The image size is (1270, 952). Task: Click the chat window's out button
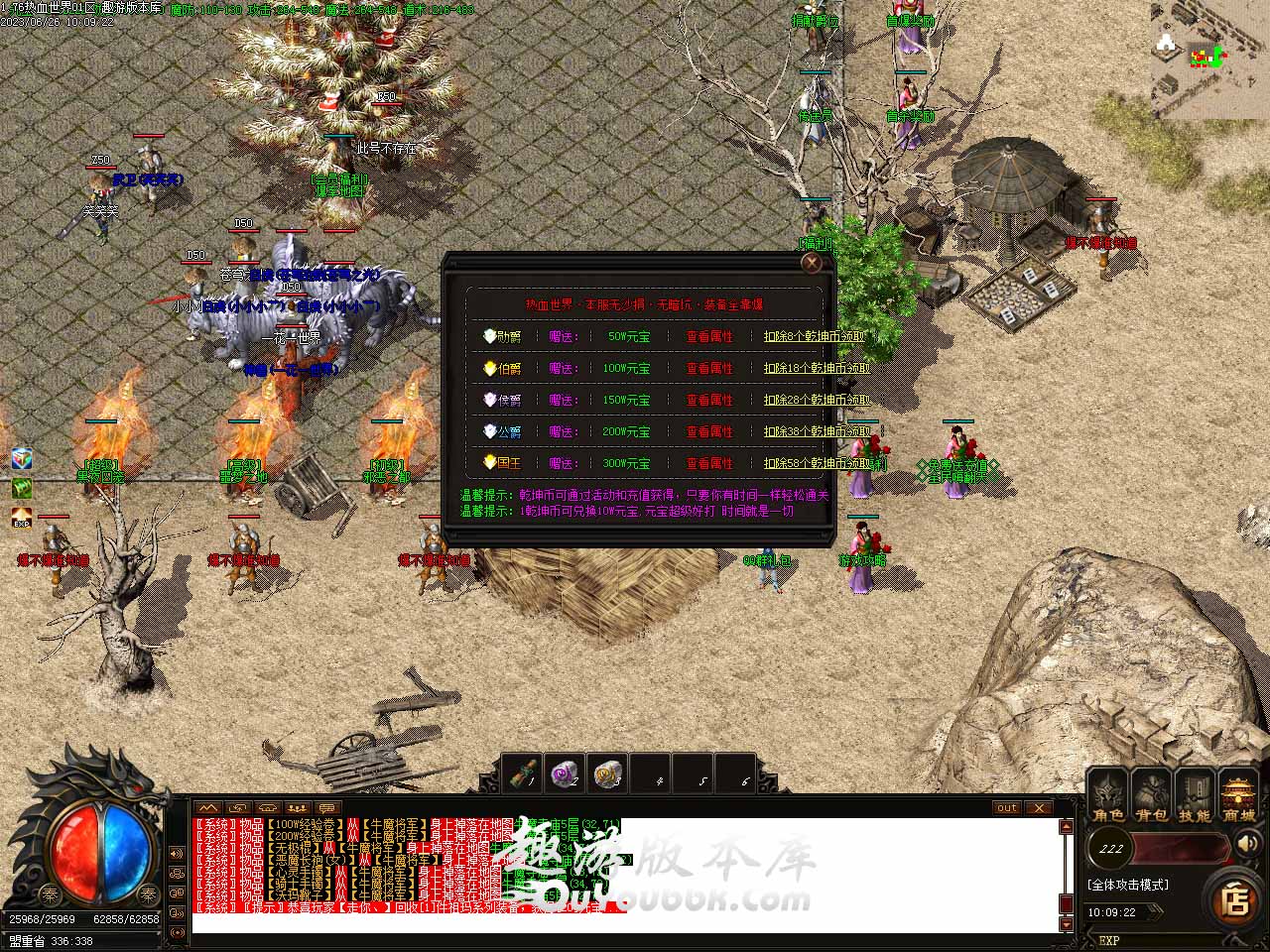click(x=1007, y=808)
